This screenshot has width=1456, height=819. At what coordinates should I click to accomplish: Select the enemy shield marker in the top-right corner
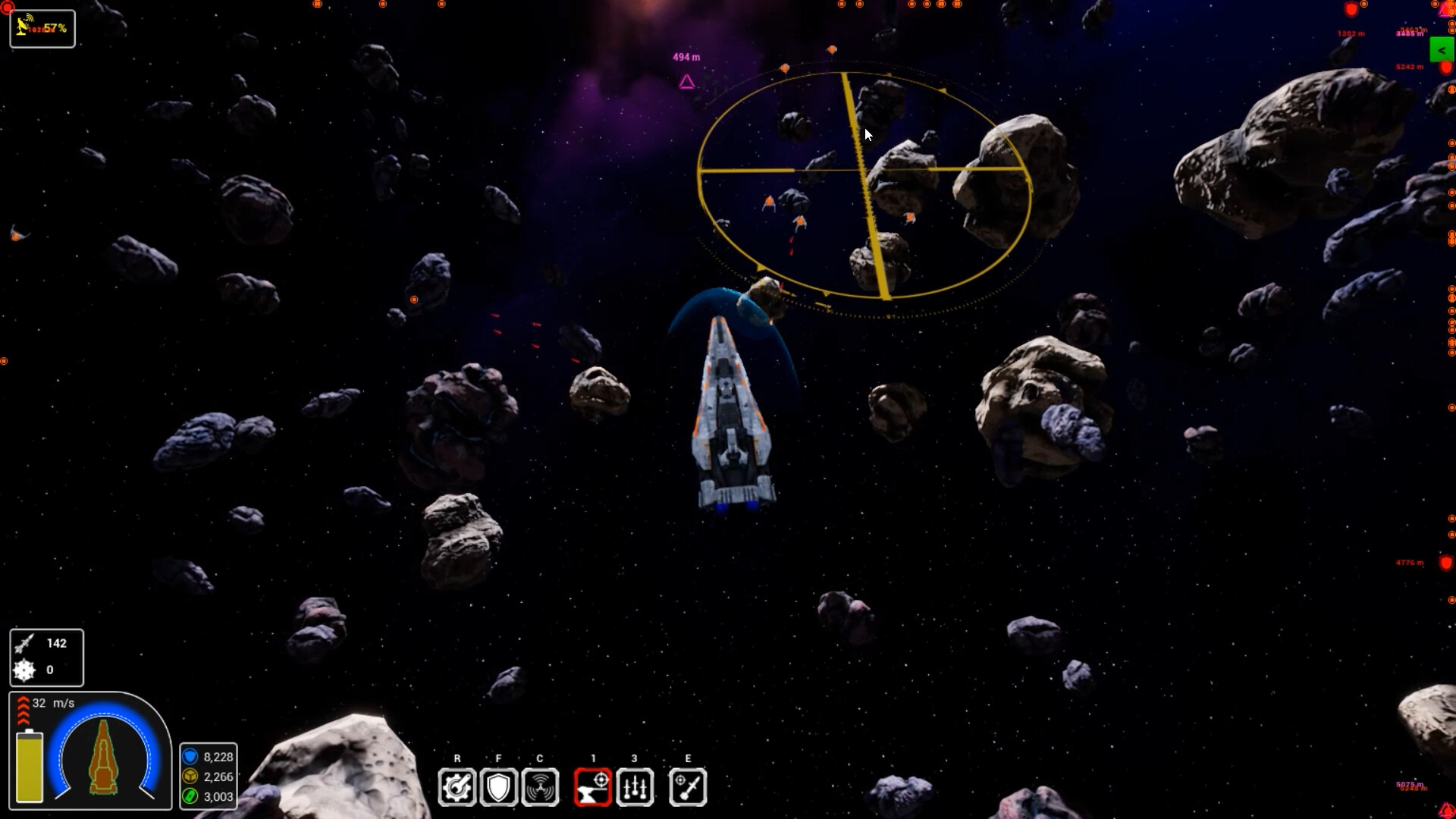(1351, 9)
